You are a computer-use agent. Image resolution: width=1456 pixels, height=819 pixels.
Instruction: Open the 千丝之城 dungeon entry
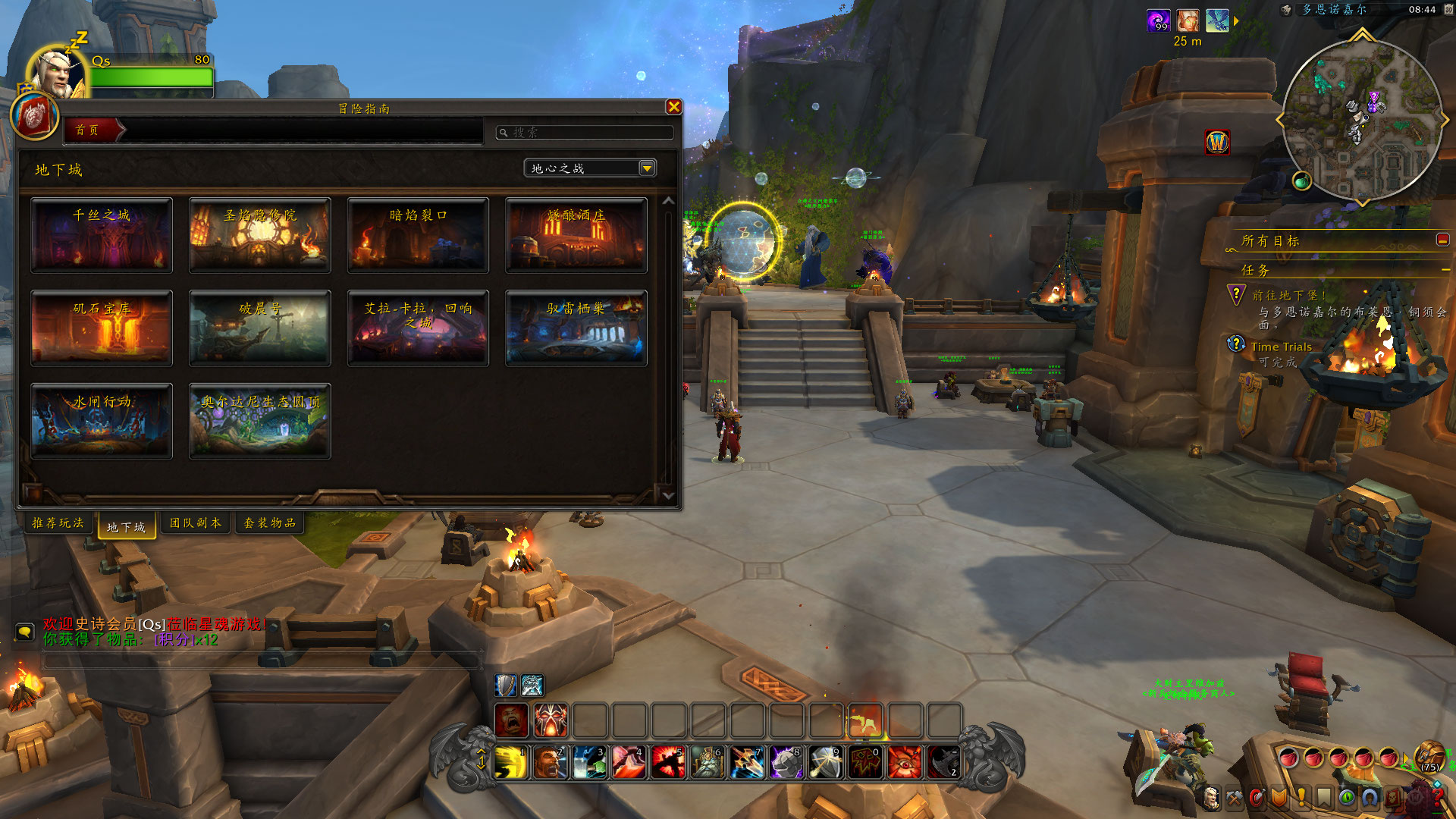pos(102,235)
